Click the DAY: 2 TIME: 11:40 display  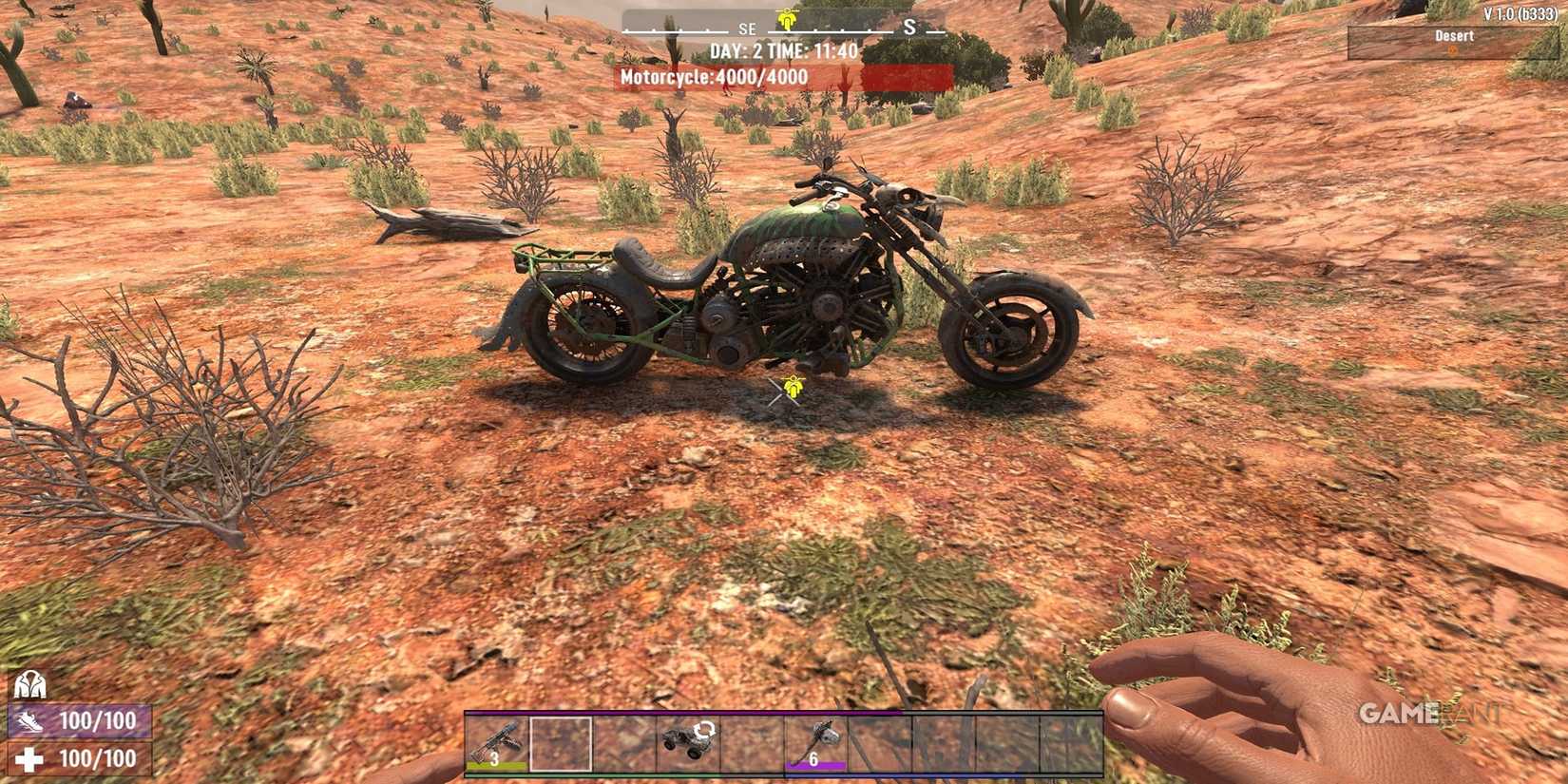click(783, 52)
